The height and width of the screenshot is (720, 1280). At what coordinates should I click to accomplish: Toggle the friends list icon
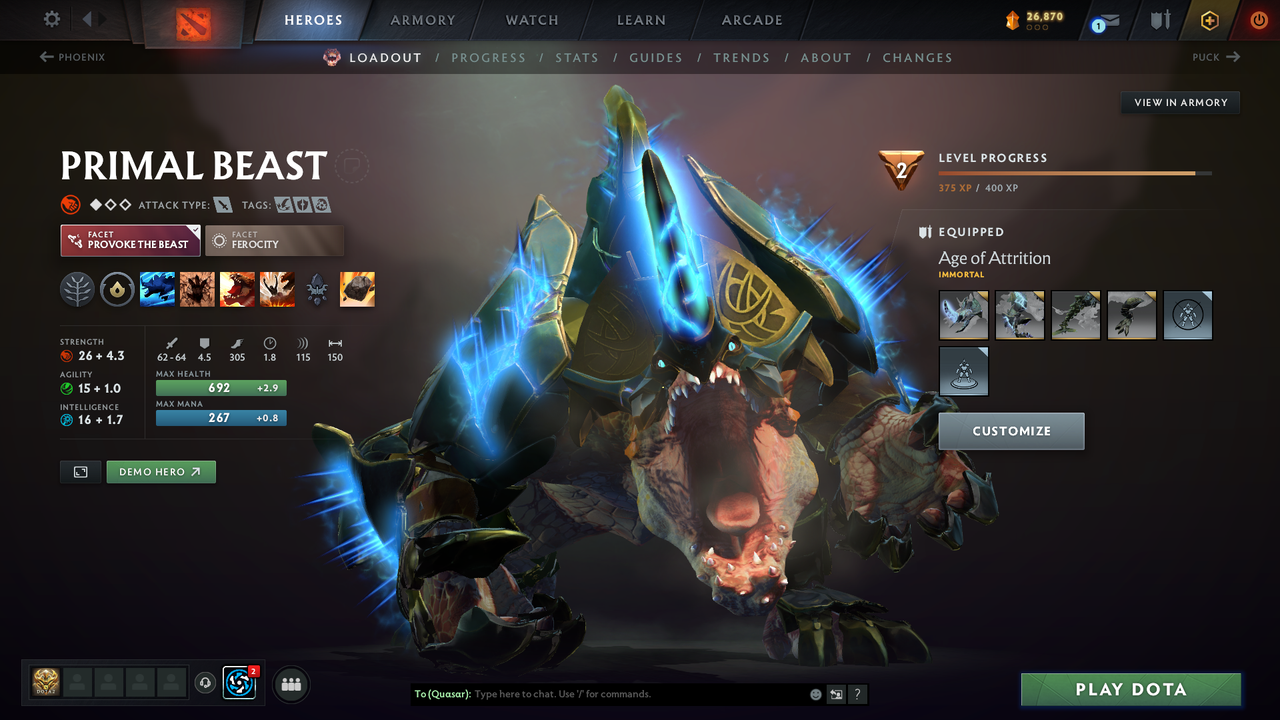(x=290, y=684)
